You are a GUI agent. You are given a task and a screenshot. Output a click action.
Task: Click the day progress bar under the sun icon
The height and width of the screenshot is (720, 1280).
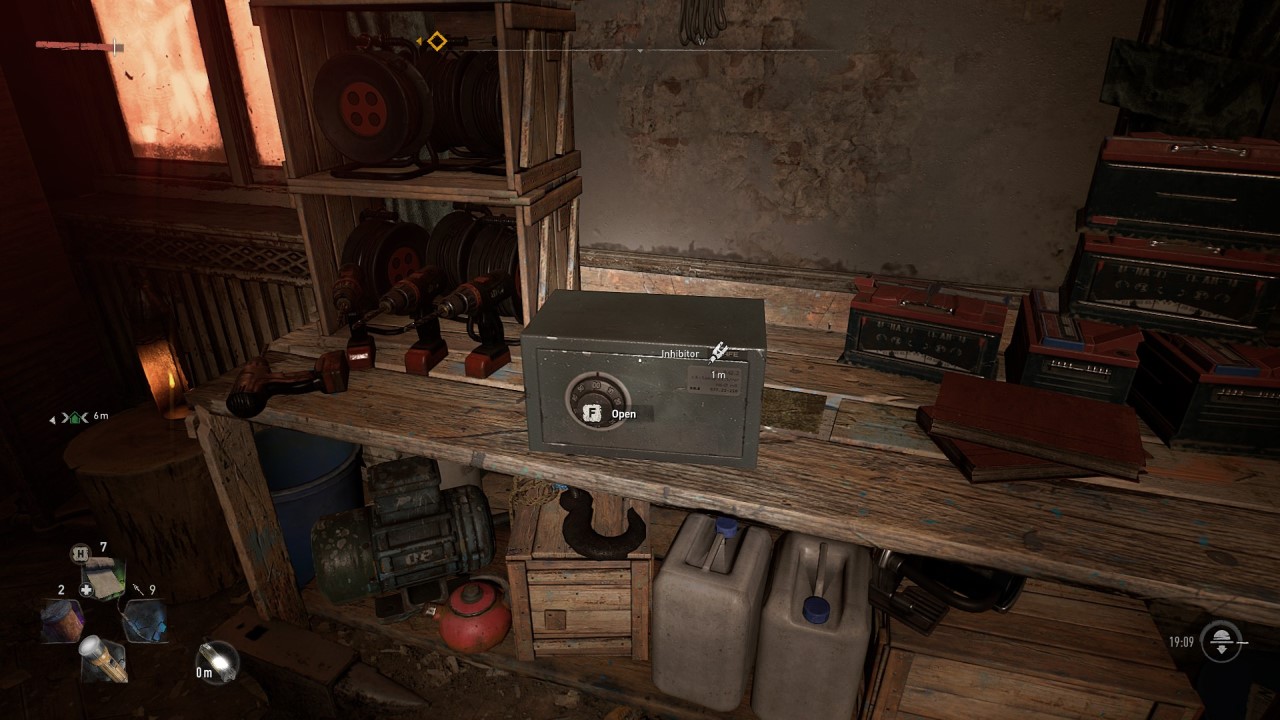point(1242,642)
